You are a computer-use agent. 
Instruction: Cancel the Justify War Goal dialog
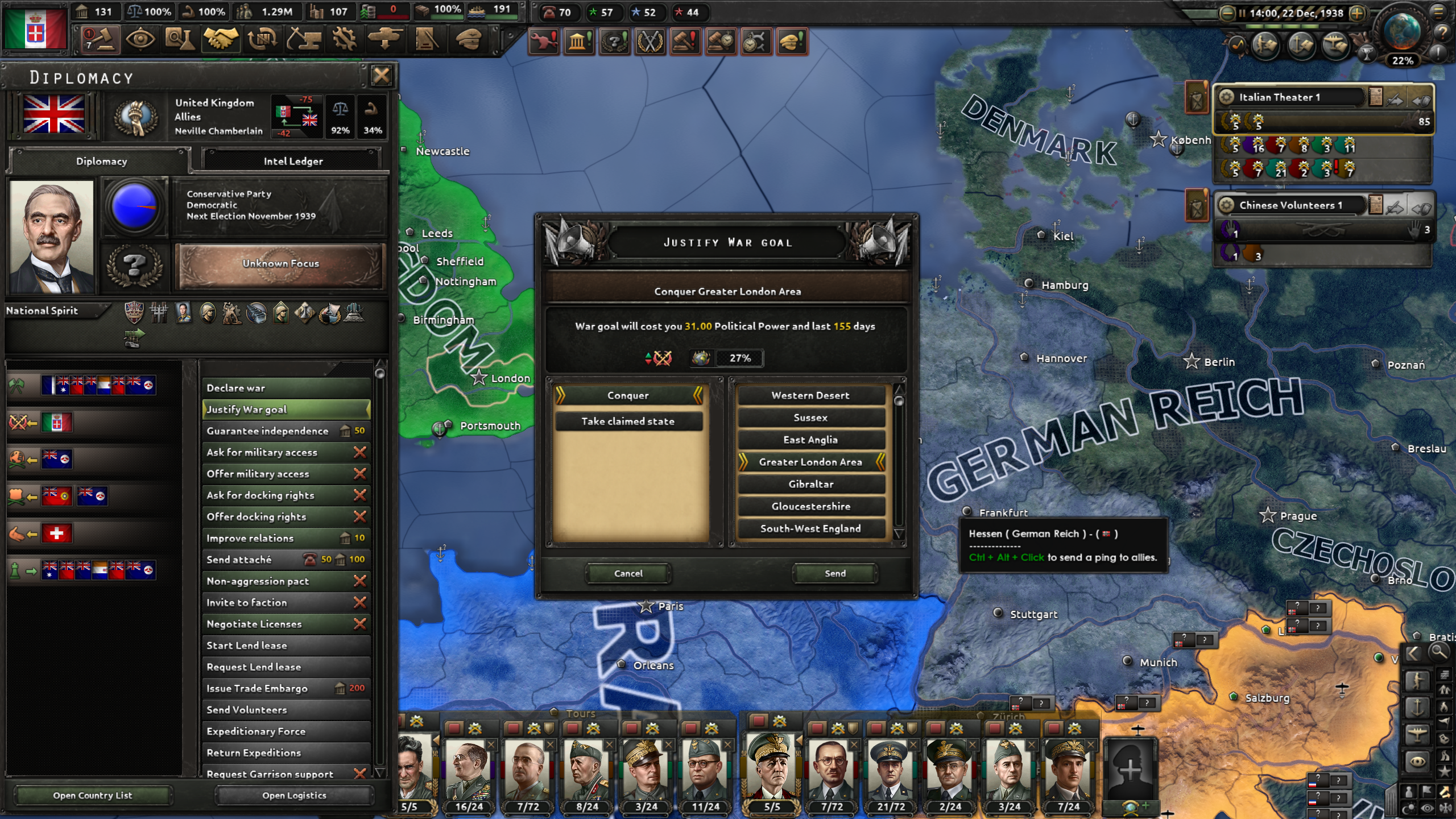628,573
